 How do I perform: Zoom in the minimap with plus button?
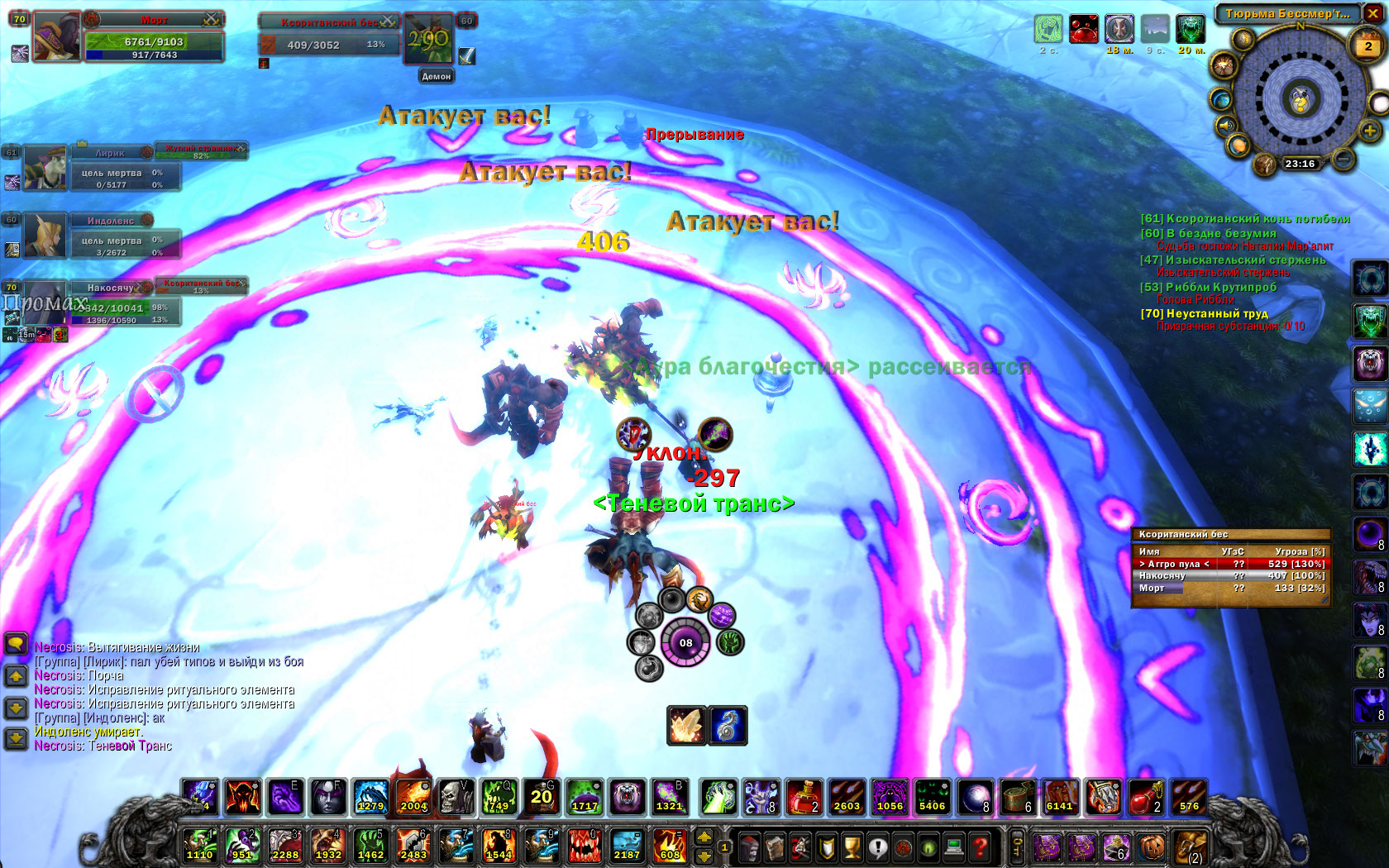[x=1369, y=131]
